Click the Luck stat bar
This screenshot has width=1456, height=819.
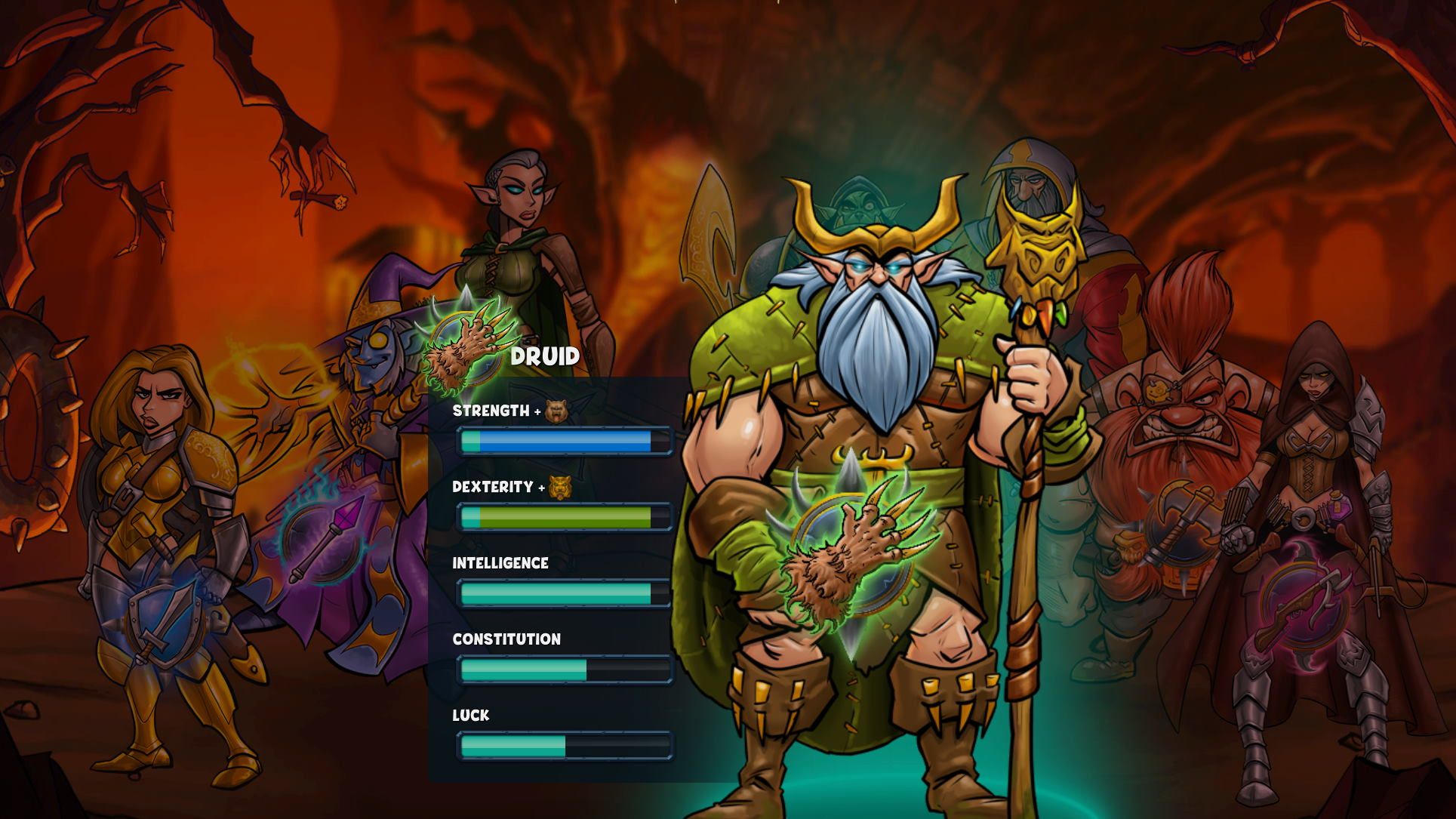563,746
